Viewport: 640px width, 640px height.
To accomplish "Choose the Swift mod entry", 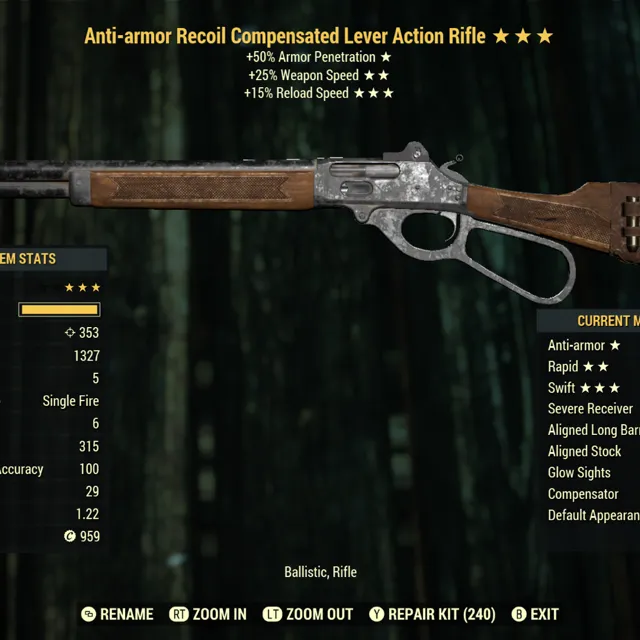I will coord(584,388).
